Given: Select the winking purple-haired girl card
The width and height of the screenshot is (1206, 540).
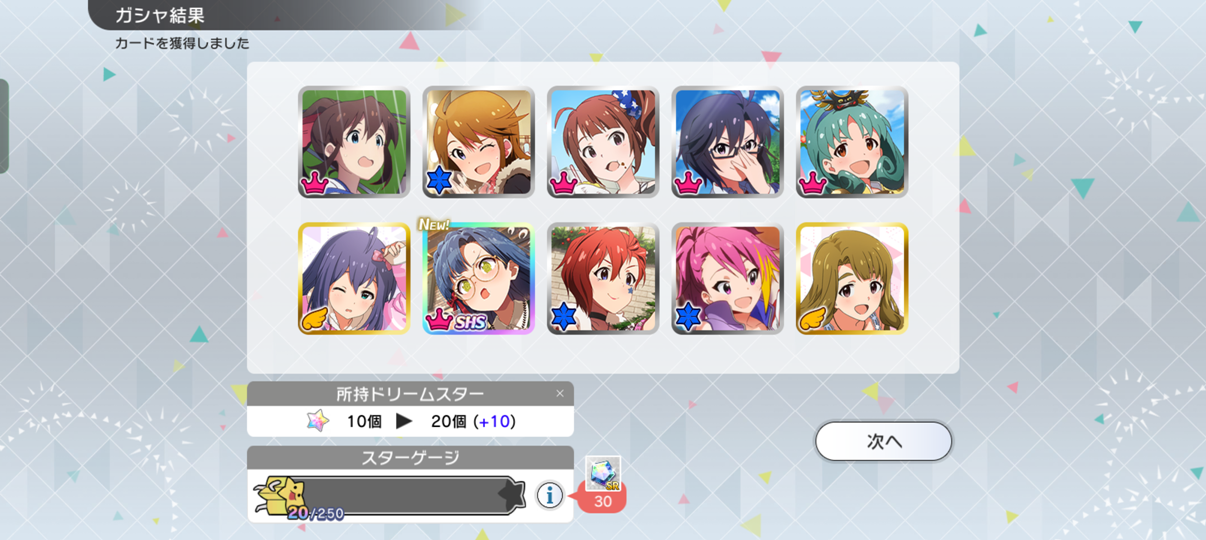Looking at the screenshot, I should [x=354, y=279].
